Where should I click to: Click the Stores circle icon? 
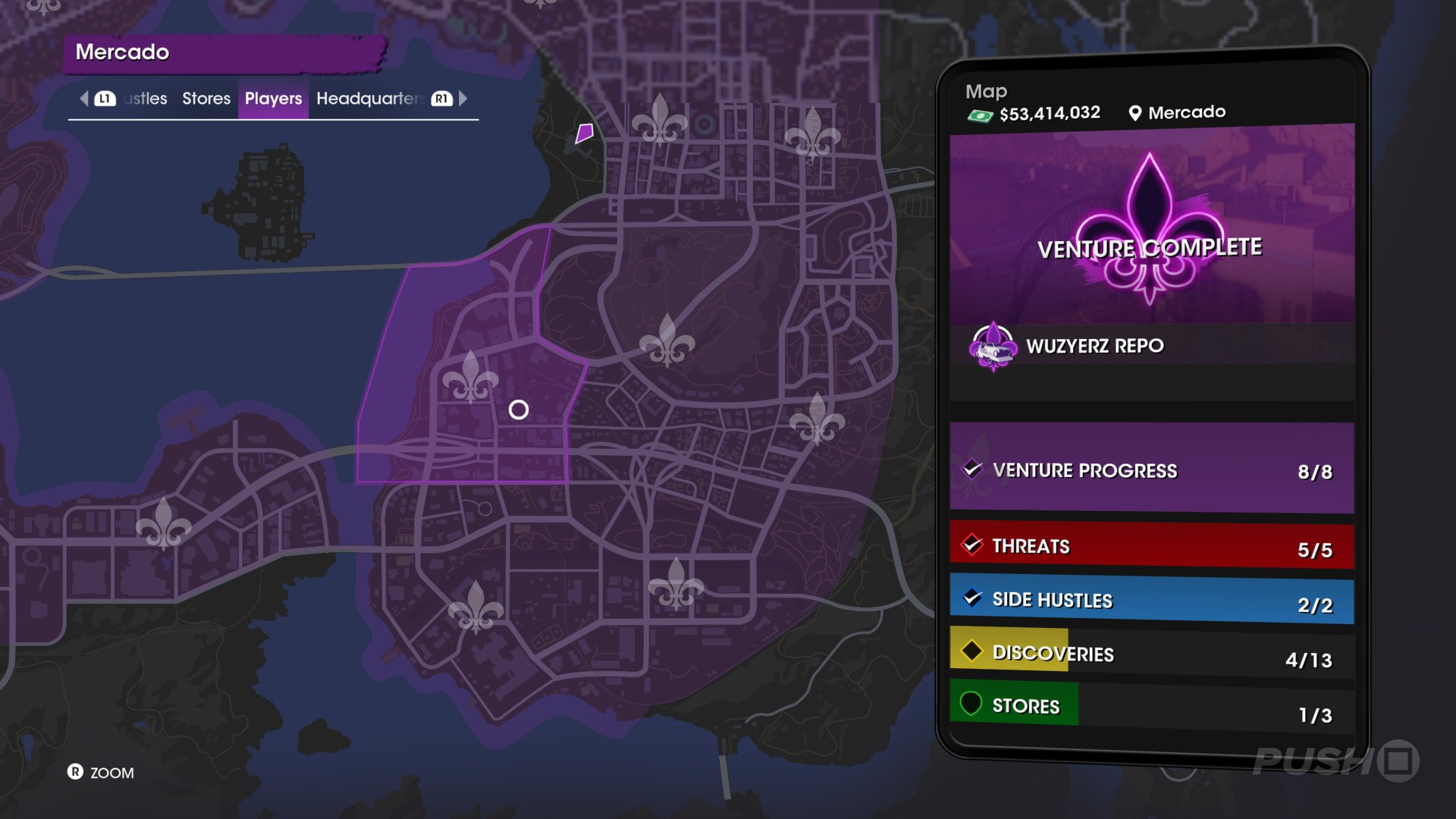tap(973, 703)
